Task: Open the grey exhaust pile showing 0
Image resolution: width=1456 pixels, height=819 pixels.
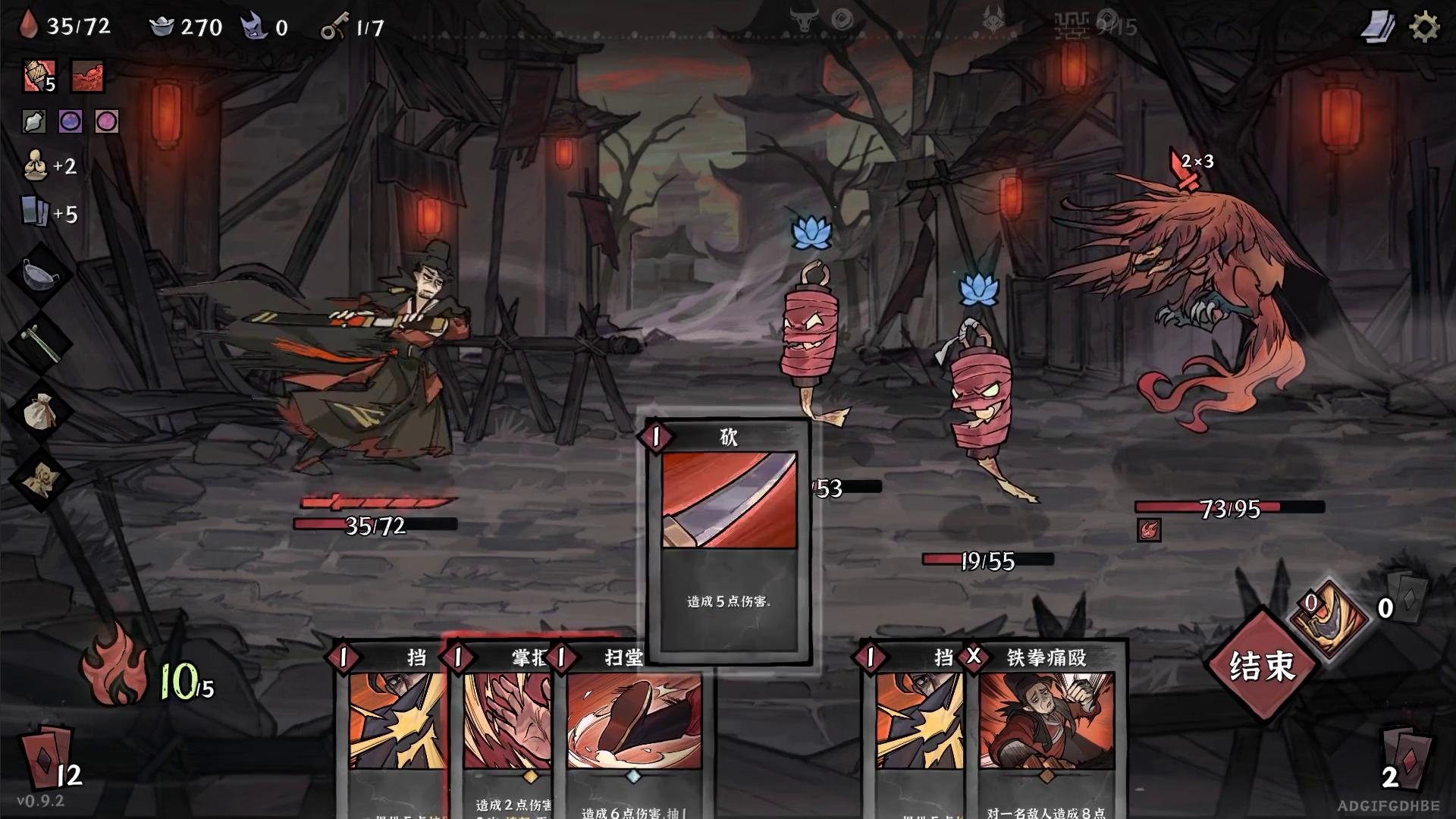Action: pos(1407,599)
